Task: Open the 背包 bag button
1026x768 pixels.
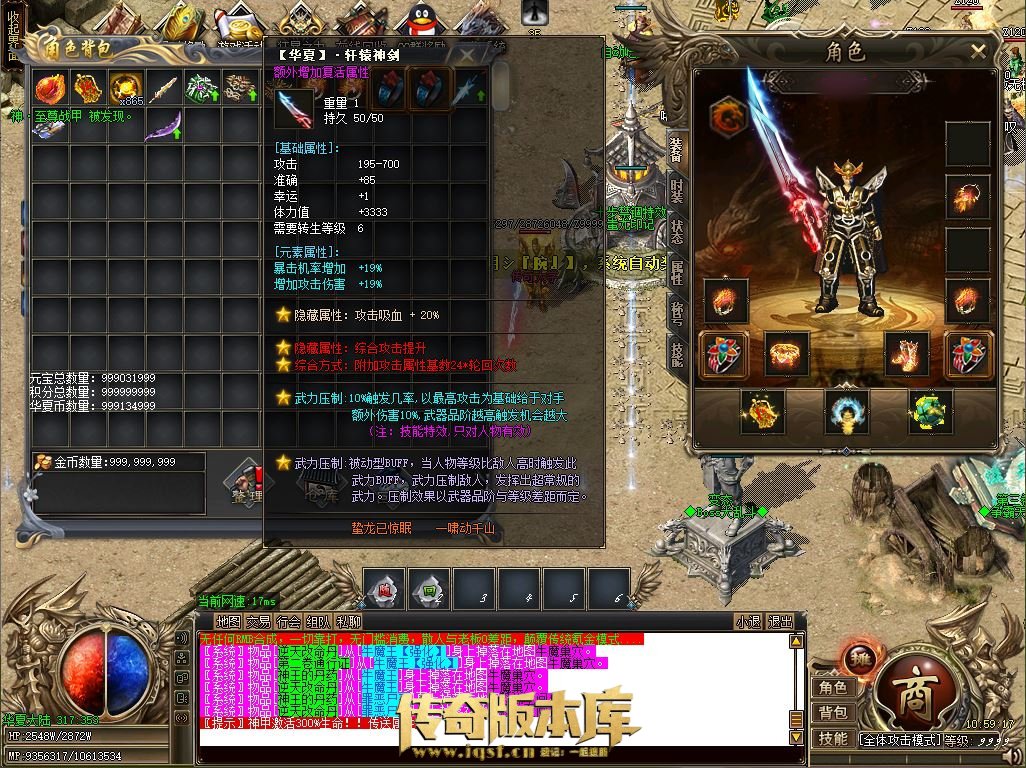Action: coord(832,712)
